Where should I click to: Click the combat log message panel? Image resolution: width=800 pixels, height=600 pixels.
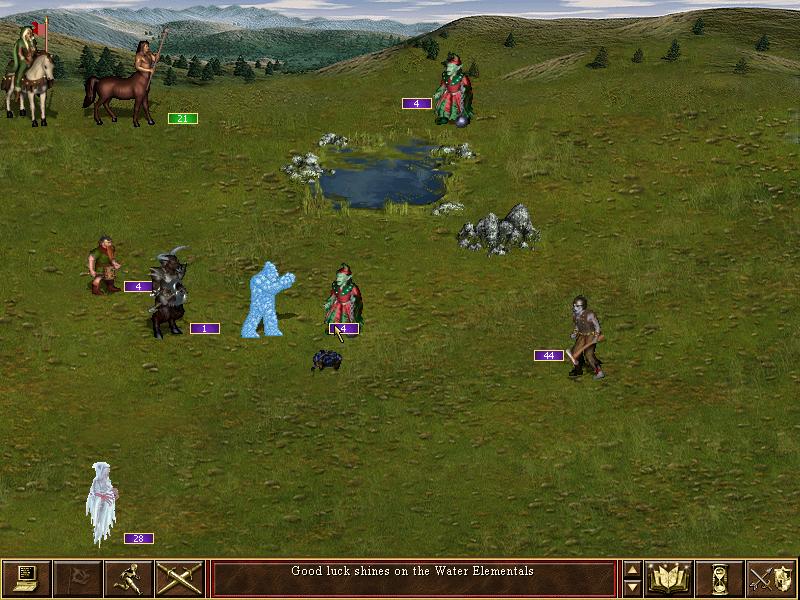tap(413, 578)
